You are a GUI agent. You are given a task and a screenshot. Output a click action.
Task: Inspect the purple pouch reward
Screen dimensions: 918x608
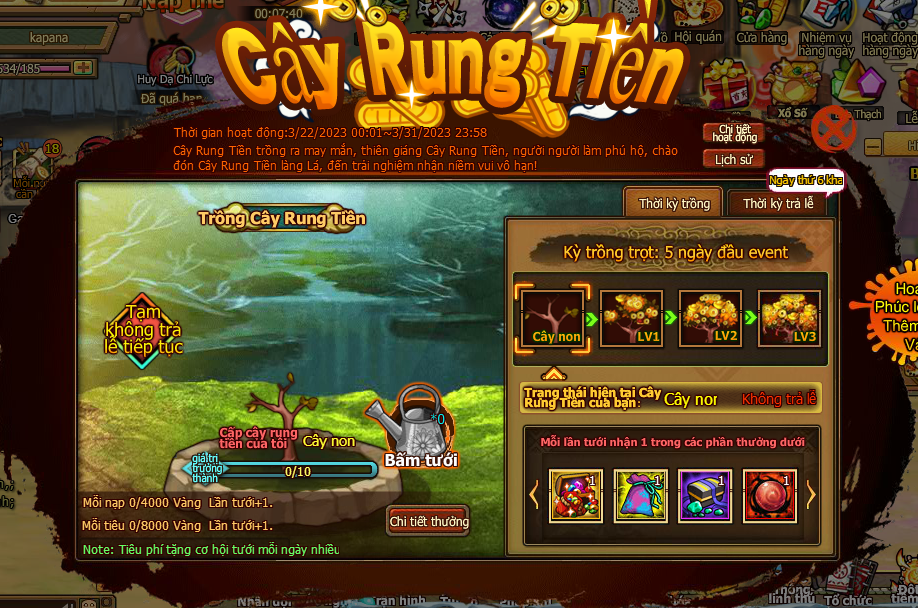click(x=640, y=495)
